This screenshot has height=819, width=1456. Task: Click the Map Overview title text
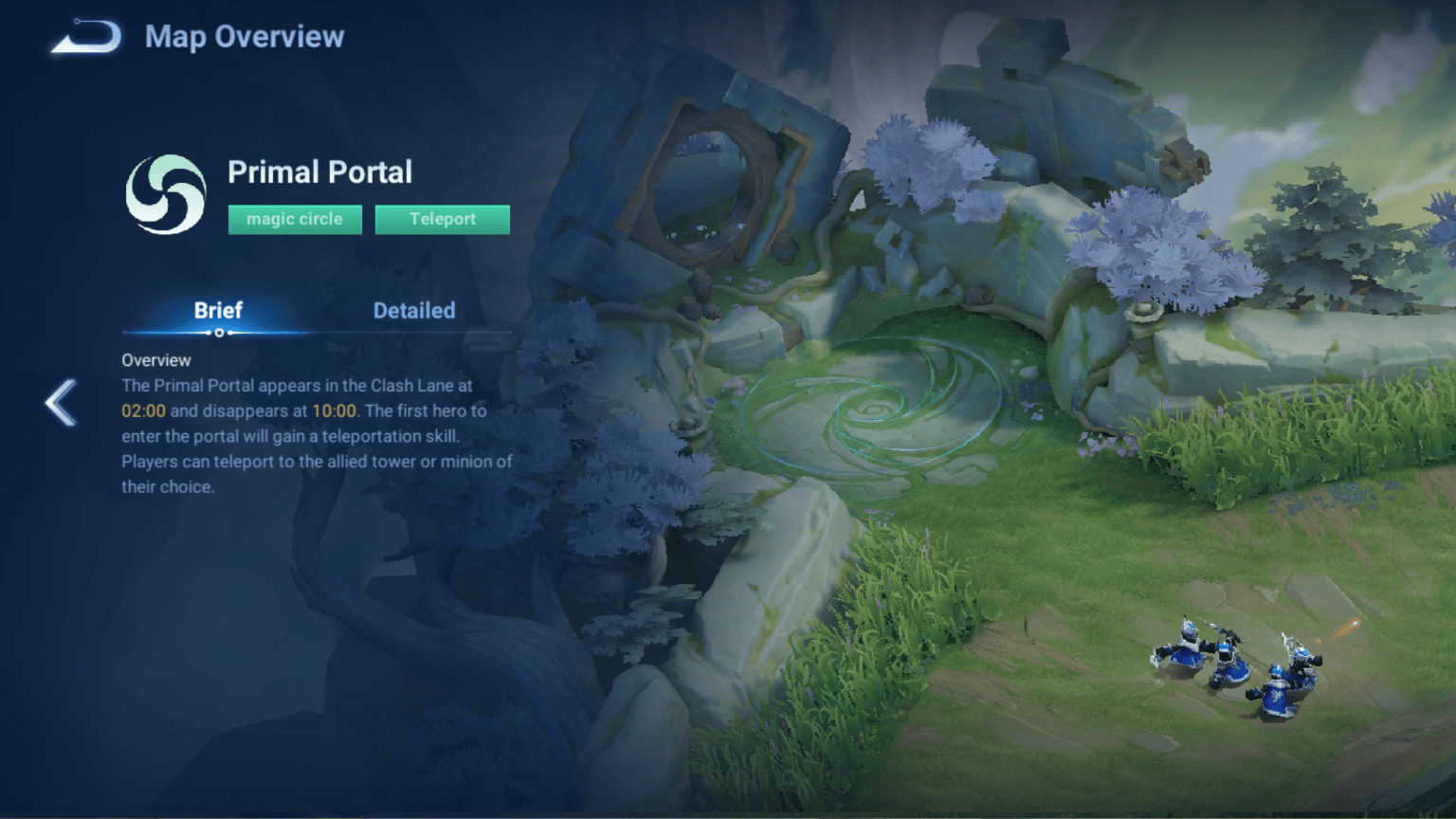[x=245, y=37]
